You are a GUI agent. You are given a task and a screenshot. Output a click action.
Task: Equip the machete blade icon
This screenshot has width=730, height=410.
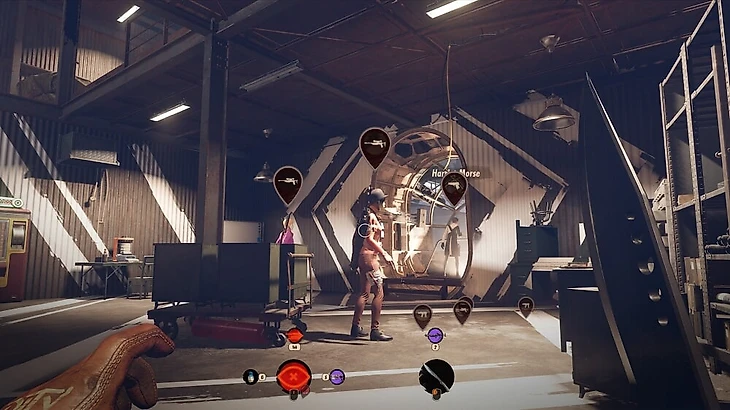(436, 376)
